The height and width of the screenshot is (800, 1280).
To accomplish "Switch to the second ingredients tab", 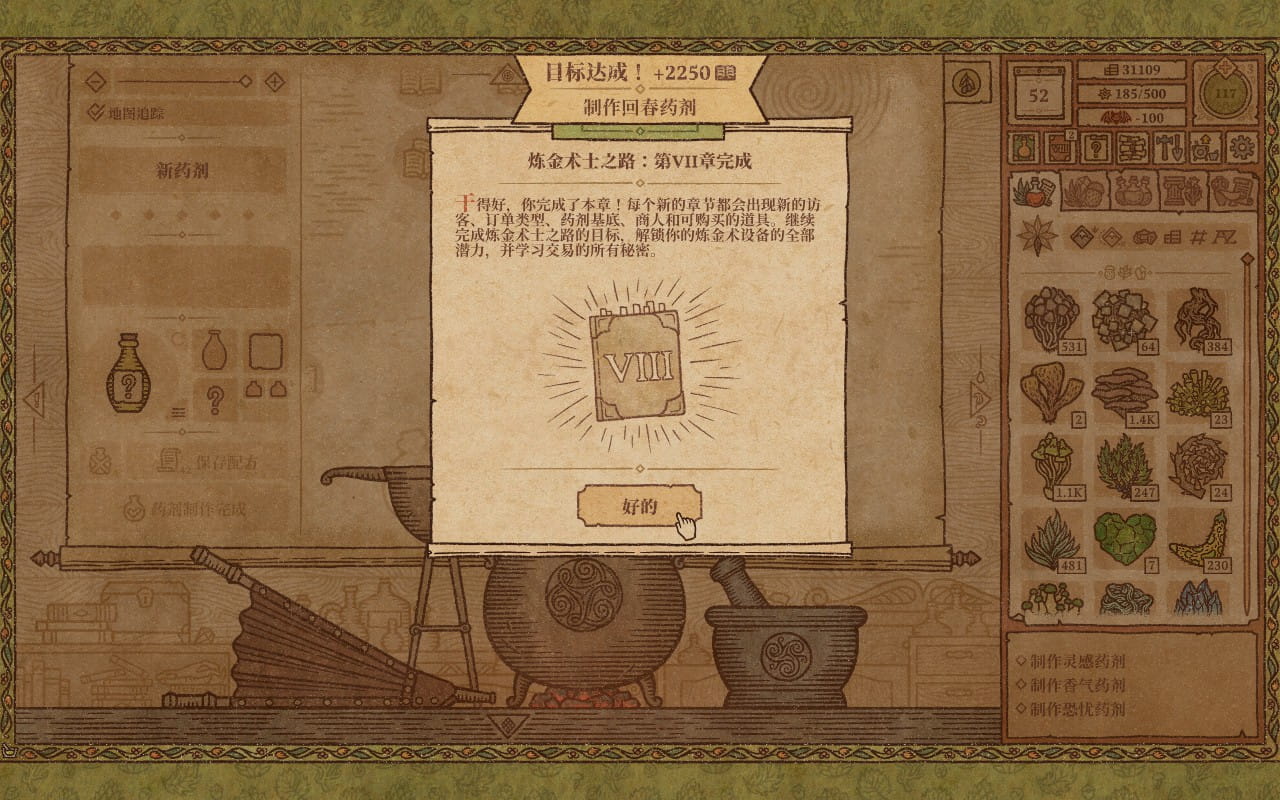I will click(x=1086, y=190).
